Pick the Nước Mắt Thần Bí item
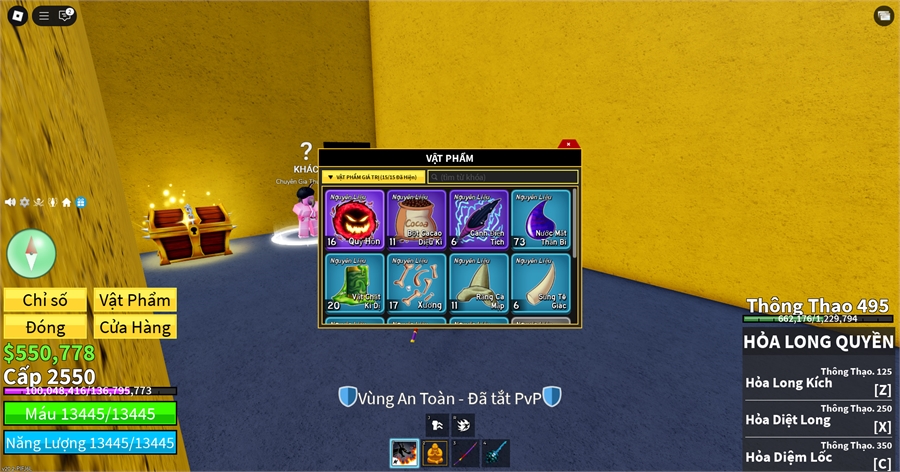 point(540,219)
